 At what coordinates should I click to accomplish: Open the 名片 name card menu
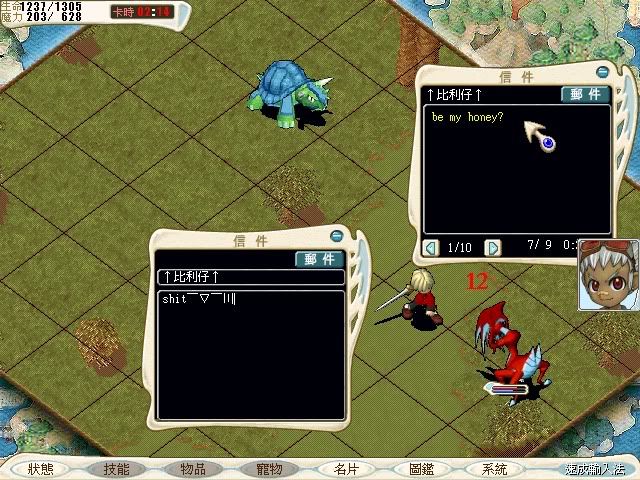345,469
